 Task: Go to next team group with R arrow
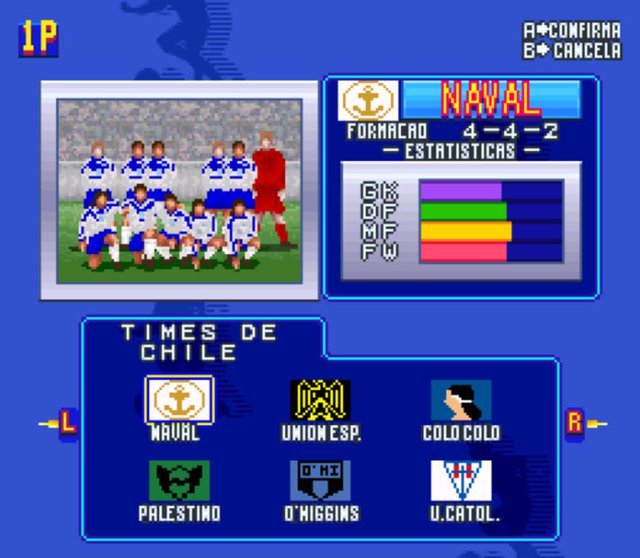pyautogui.click(x=577, y=424)
